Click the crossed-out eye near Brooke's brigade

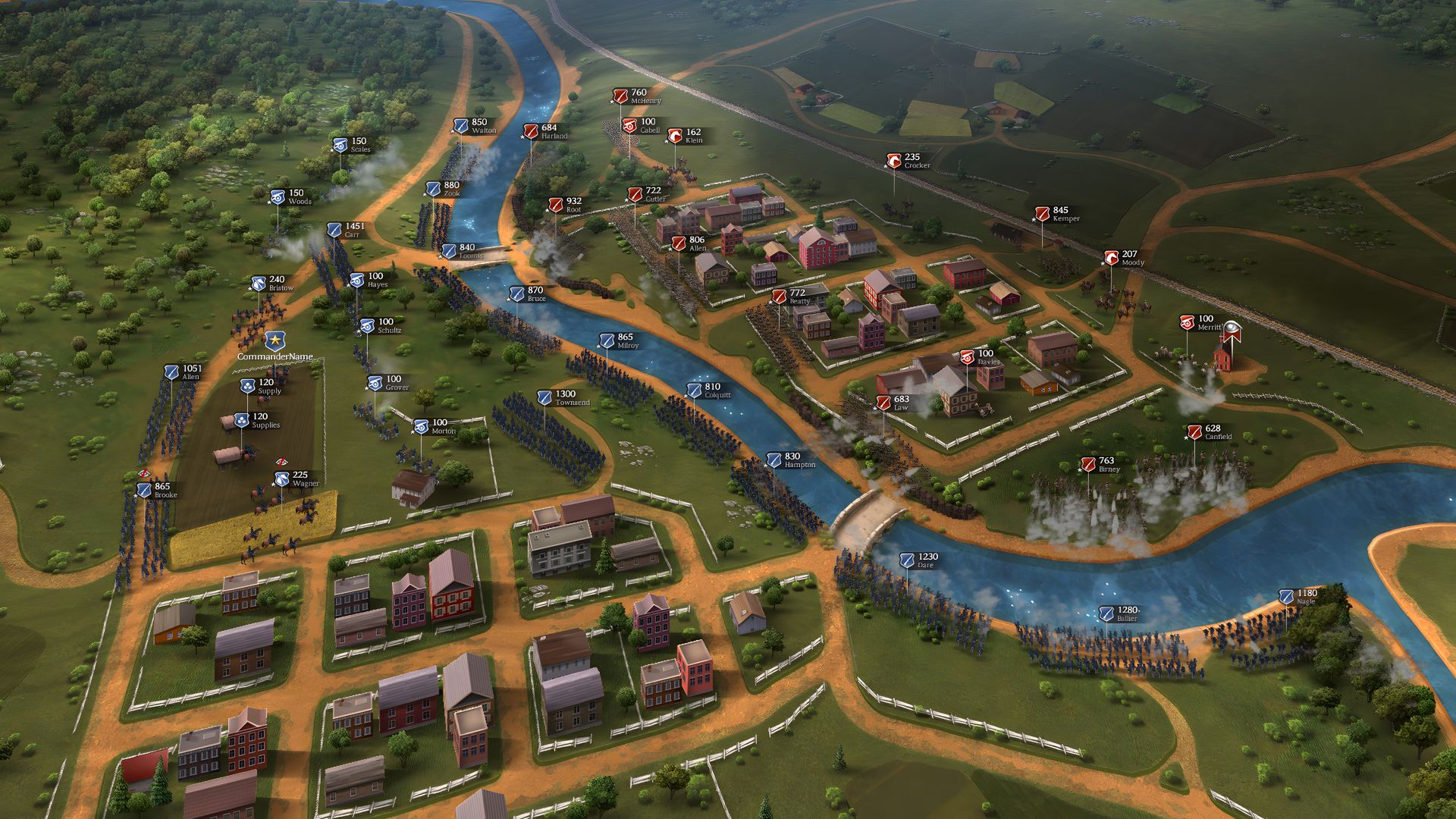point(144,474)
